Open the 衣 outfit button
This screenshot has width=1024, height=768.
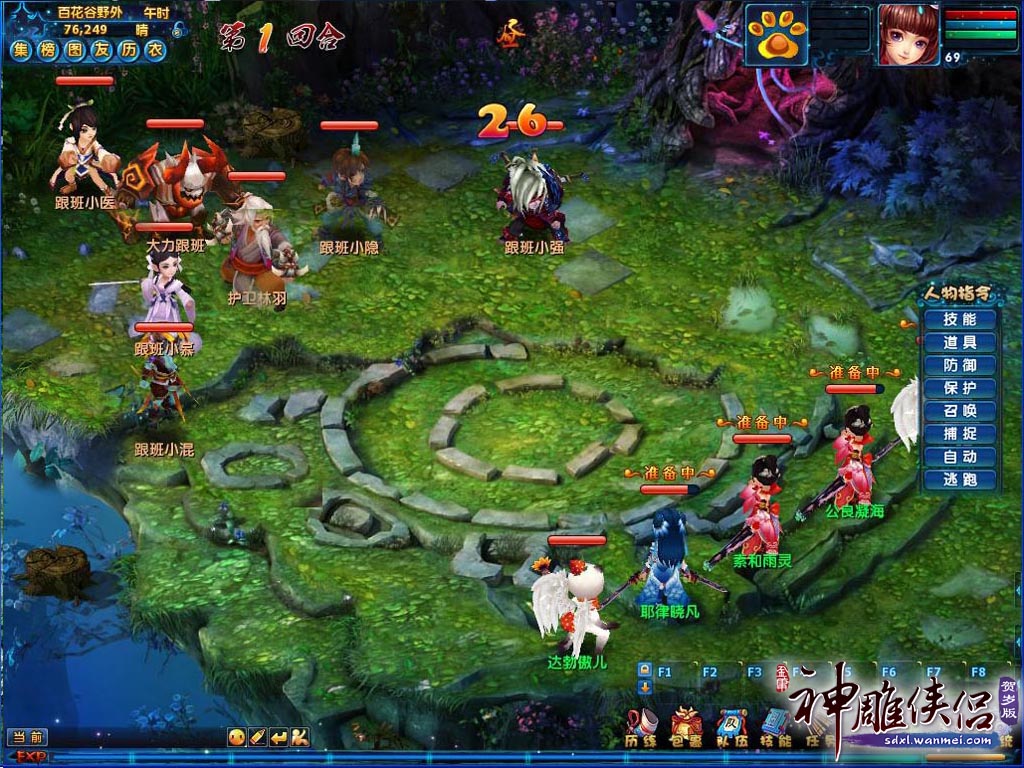(154, 49)
